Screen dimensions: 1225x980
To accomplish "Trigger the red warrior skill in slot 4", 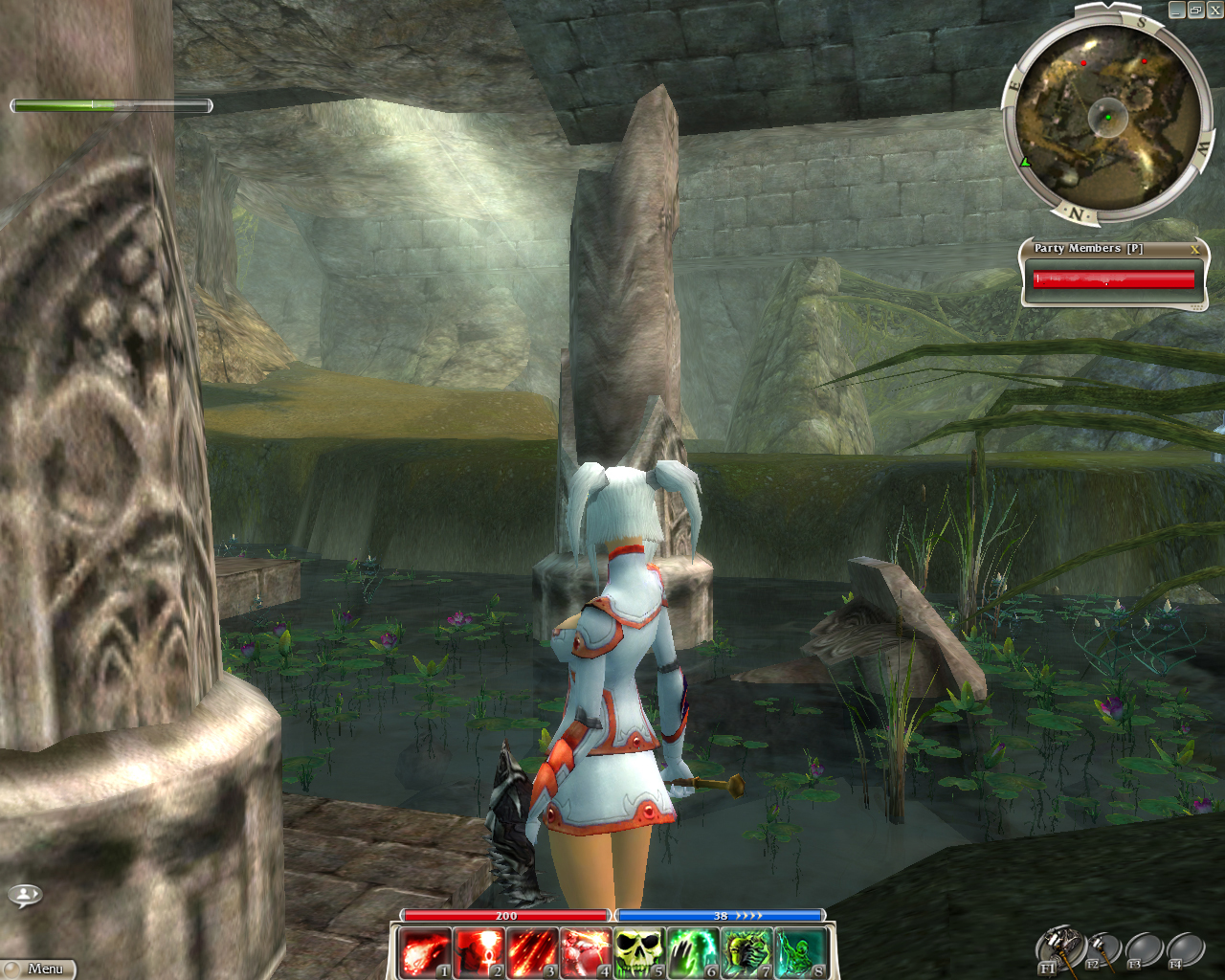I will 586,953.
